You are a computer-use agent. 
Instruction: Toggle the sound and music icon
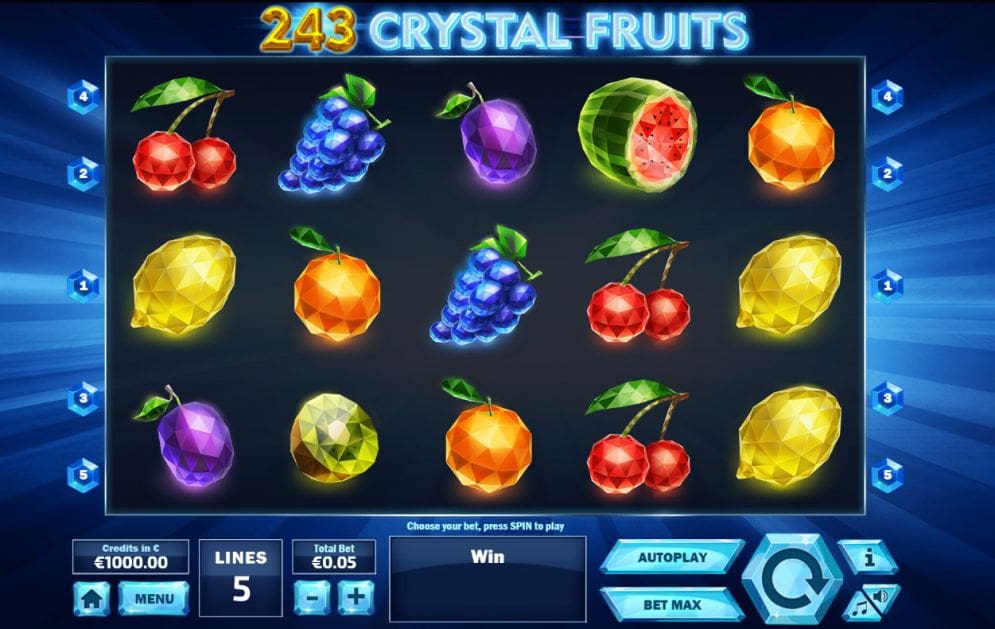tap(868, 603)
